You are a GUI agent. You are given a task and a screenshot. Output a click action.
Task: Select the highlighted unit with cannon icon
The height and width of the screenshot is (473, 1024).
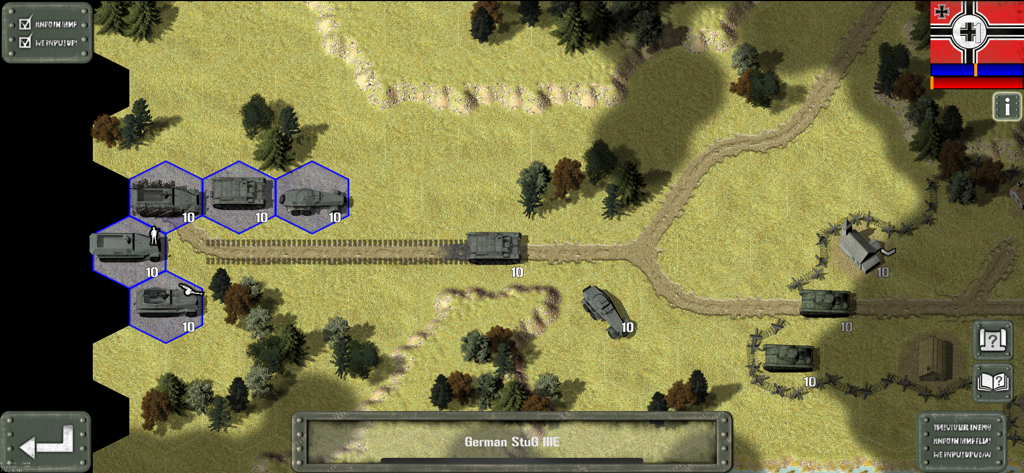click(166, 300)
